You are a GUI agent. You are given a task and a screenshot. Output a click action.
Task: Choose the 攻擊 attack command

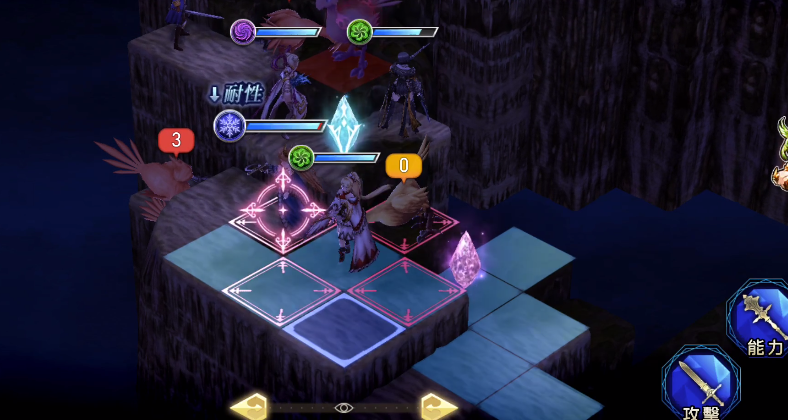700,385
